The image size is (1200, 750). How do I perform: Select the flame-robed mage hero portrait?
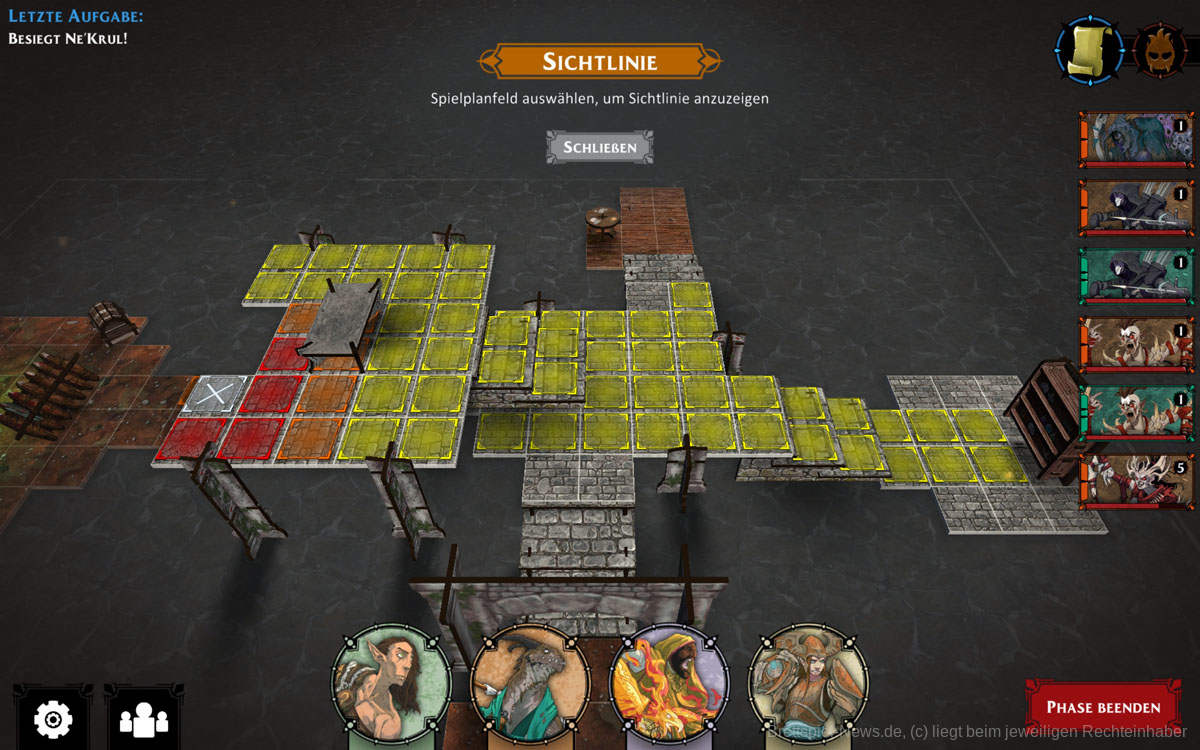tap(668, 683)
